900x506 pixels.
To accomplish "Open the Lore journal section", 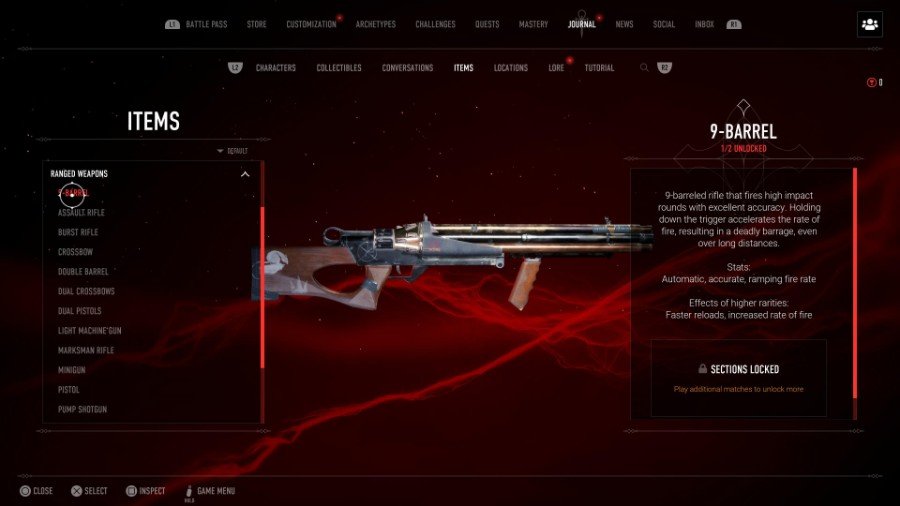I will pos(556,68).
